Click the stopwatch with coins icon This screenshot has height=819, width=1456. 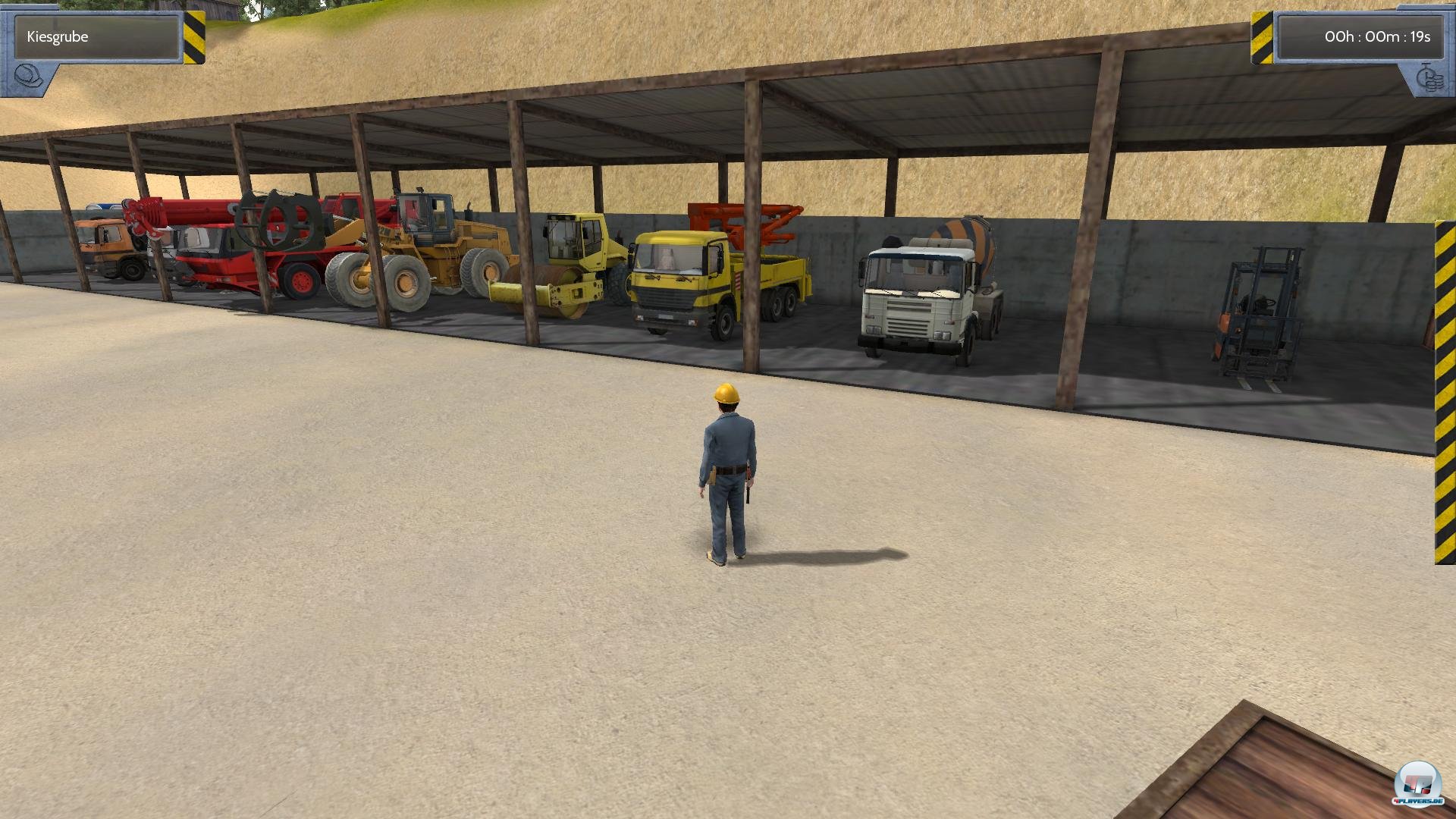point(1429,79)
